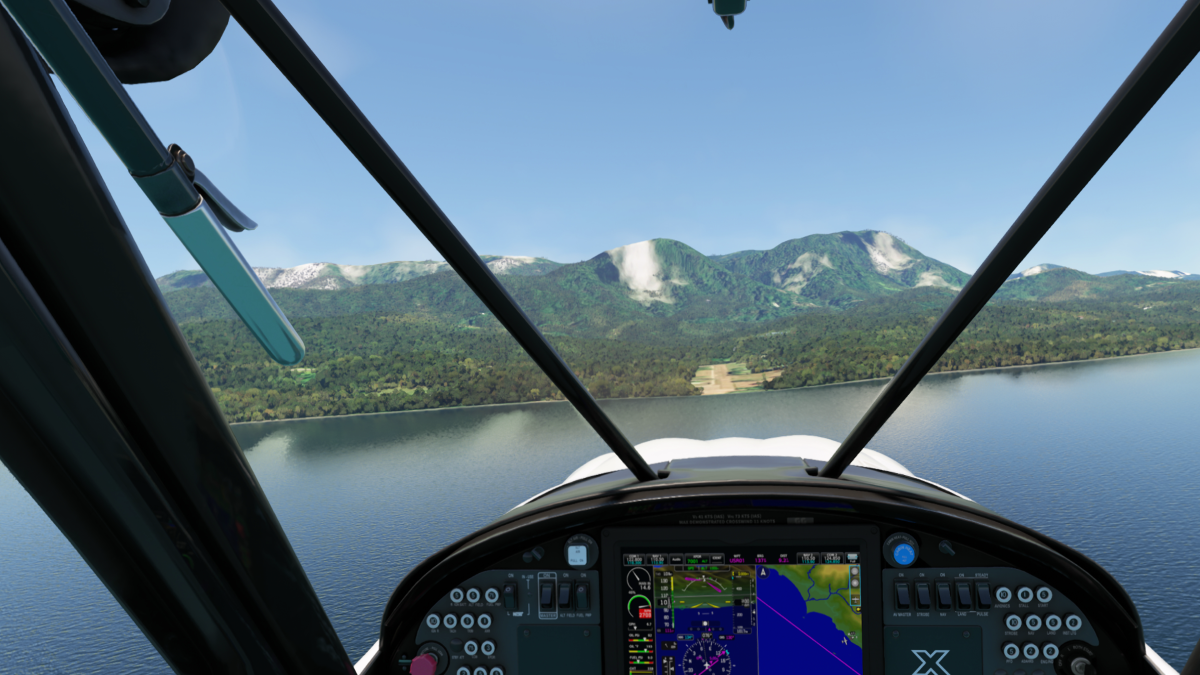Toggle the AV MASTER switch

coord(902,595)
